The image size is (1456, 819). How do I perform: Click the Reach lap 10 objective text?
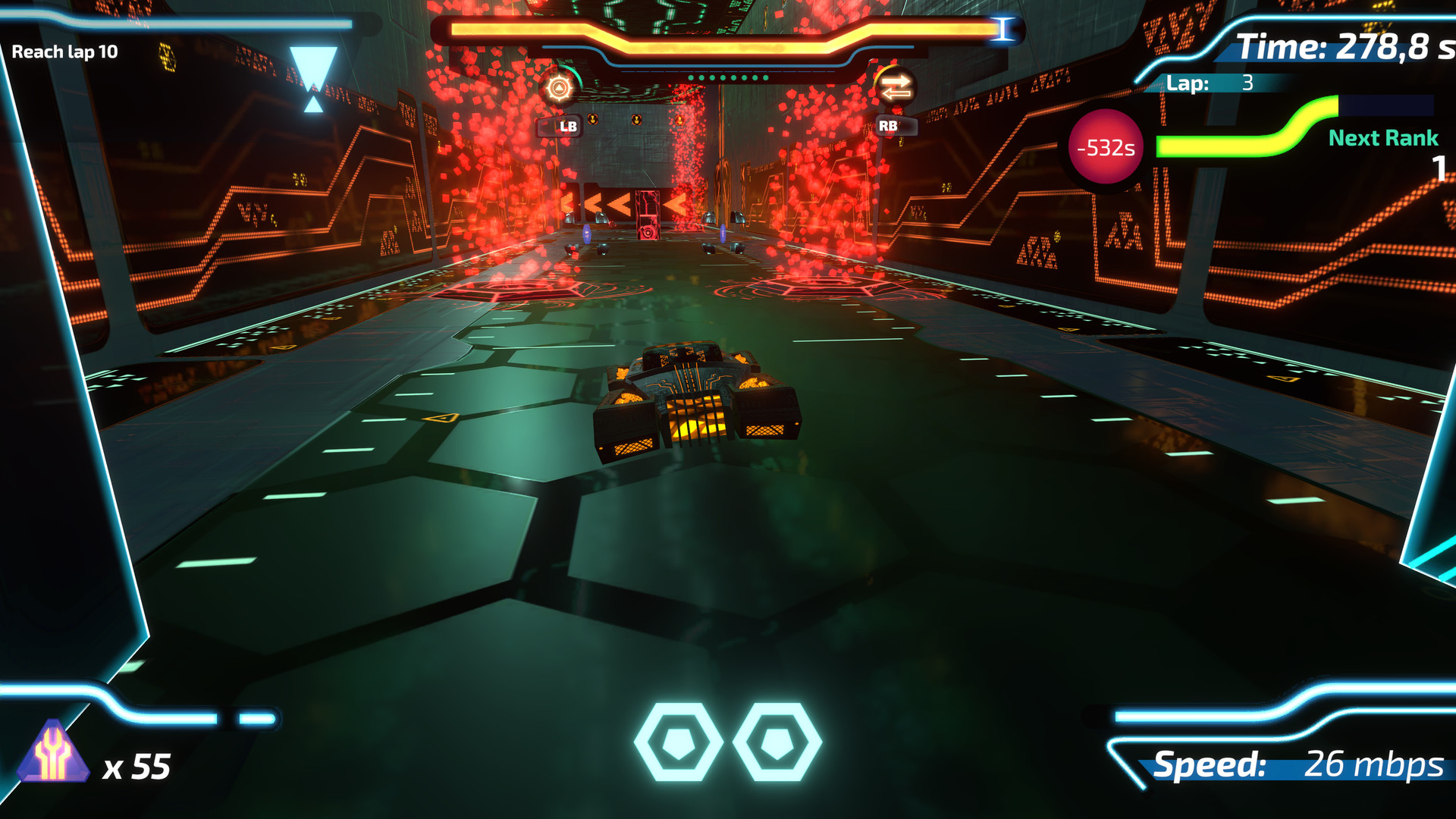pos(64,52)
